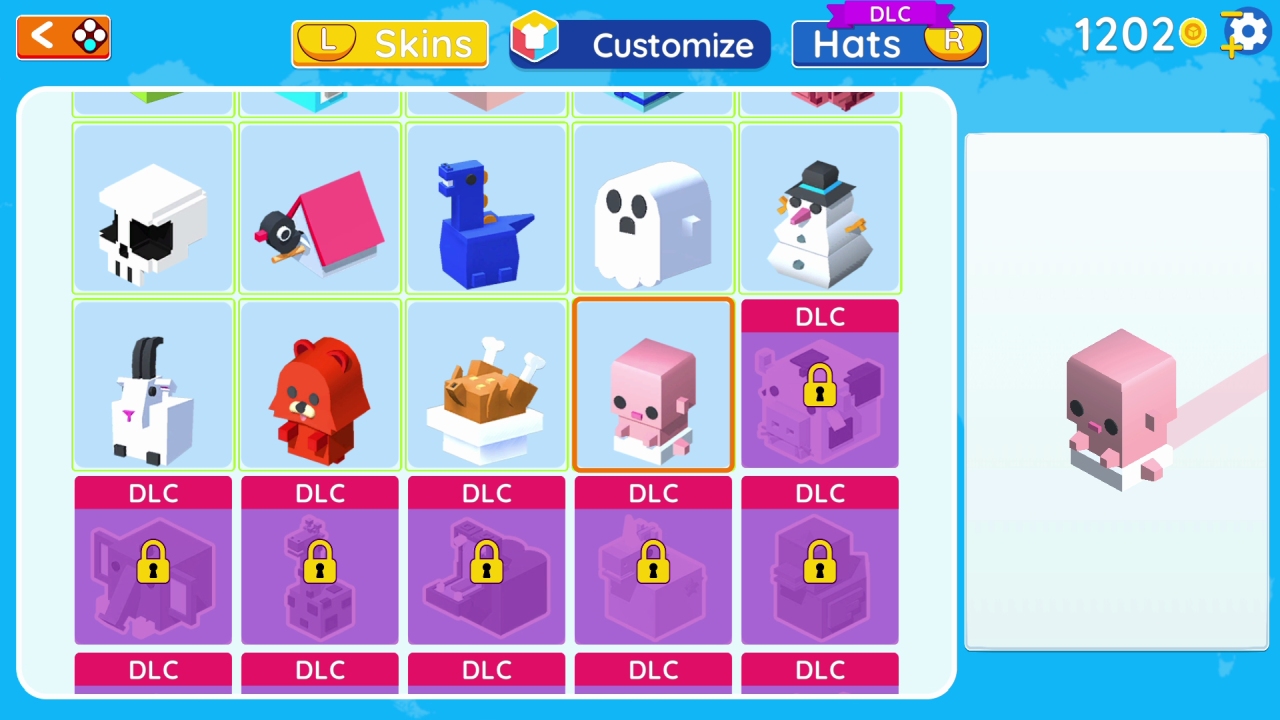Select the ghost character skin
The image size is (1280, 720).
652,208
